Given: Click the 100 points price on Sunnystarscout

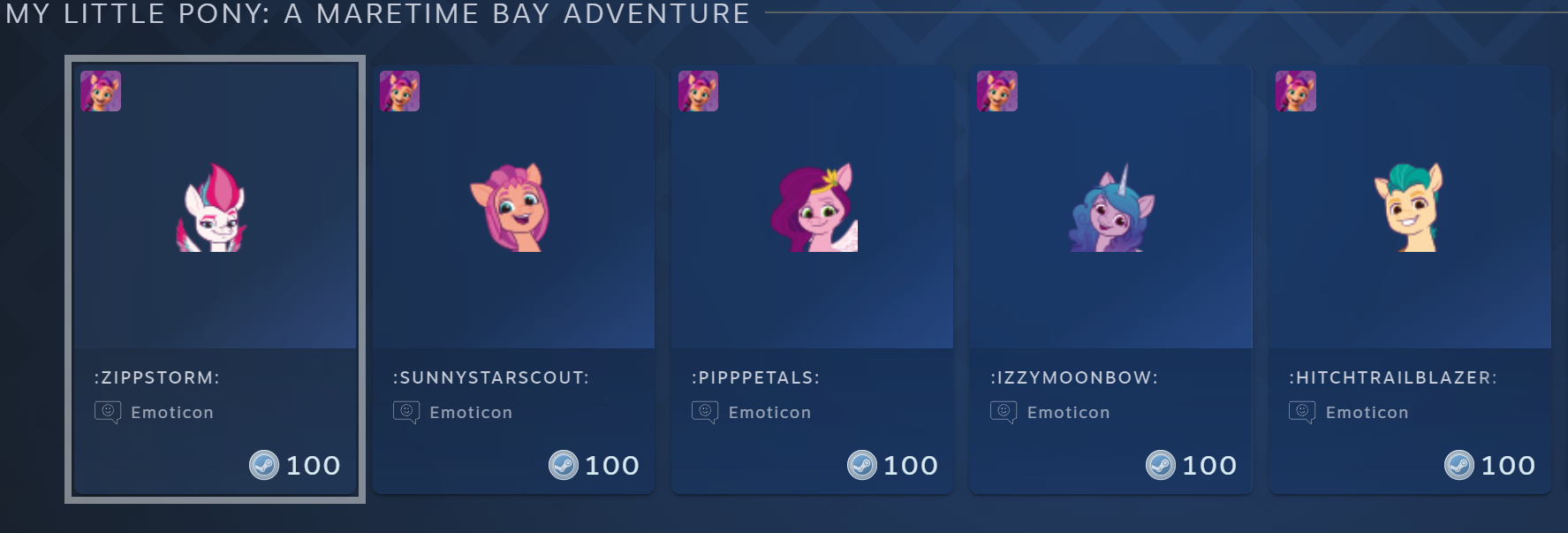Looking at the screenshot, I should (x=595, y=465).
